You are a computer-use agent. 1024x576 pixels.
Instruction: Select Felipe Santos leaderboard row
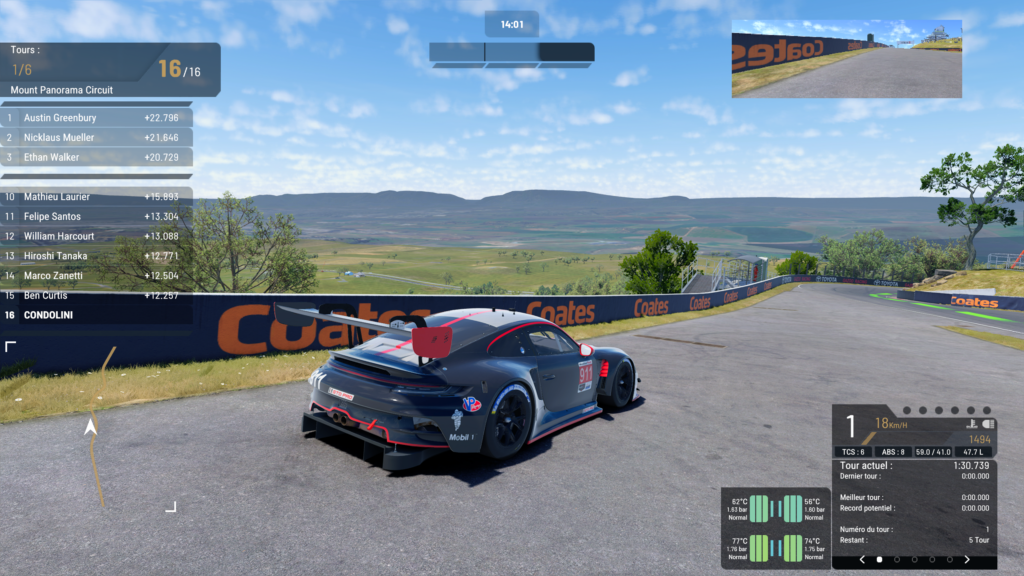click(x=97, y=216)
